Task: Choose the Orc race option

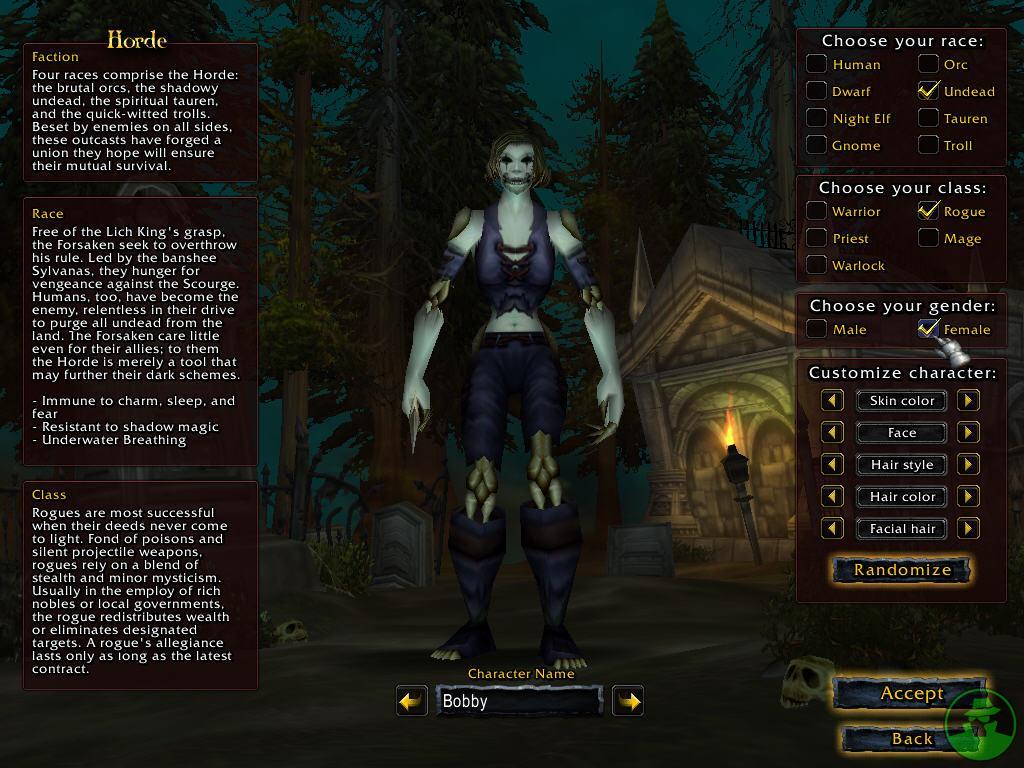Action: tap(929, 64)
